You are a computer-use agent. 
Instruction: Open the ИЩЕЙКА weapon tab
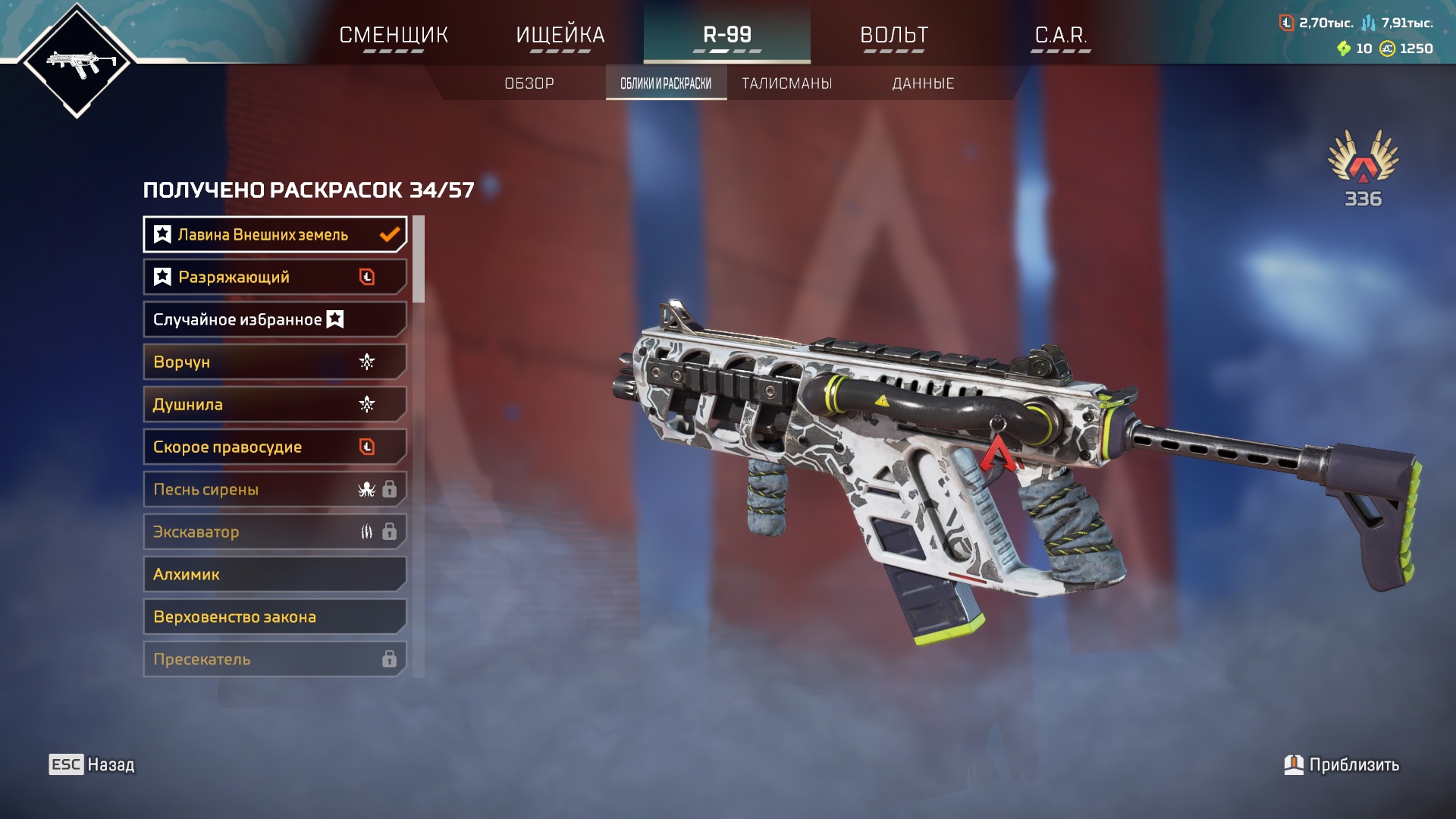pos(560,35)
